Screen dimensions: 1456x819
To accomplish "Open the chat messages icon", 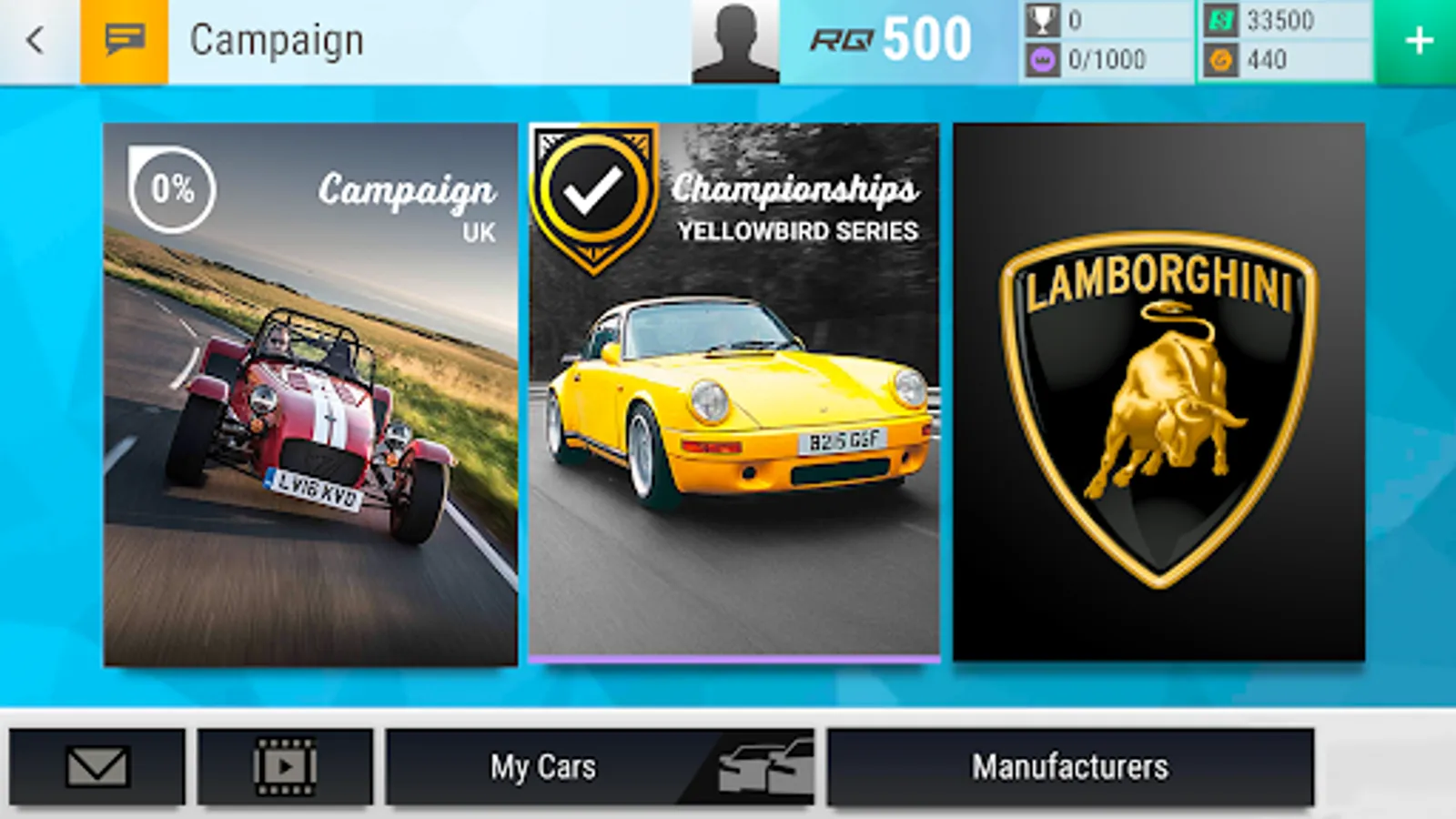I will 126,38.
